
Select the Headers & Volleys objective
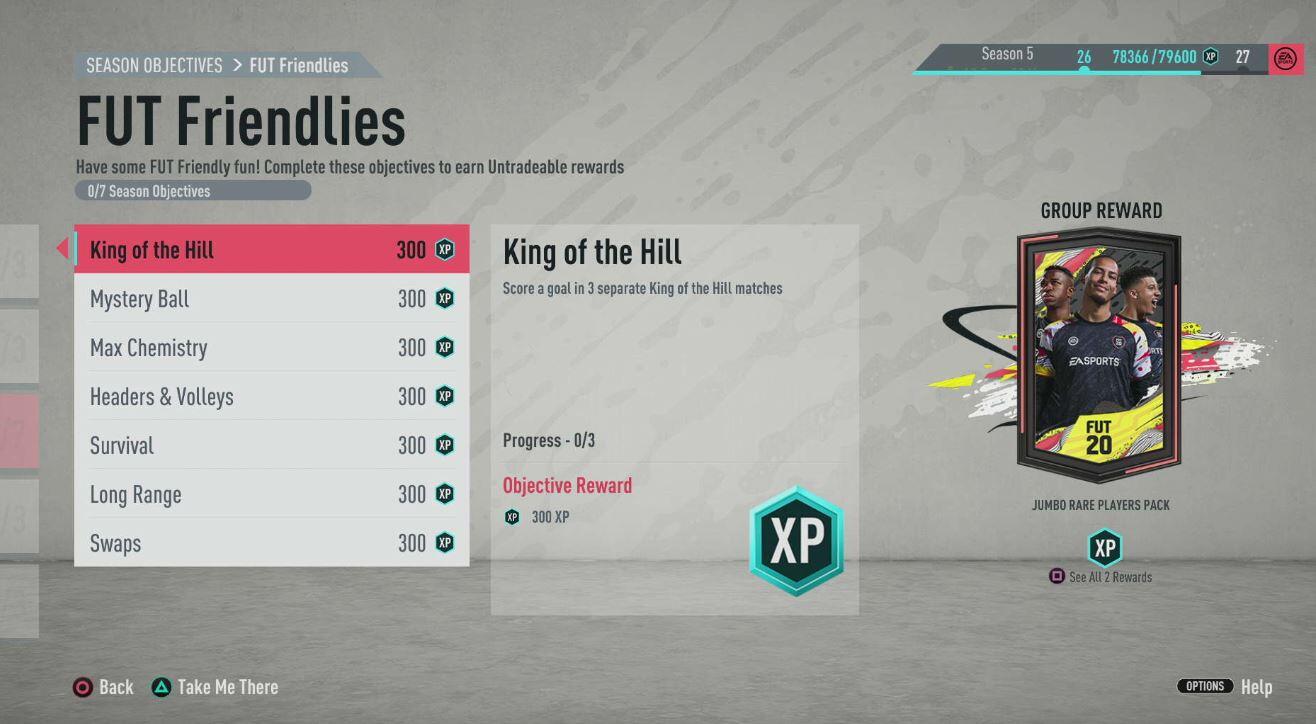point(271,397)
